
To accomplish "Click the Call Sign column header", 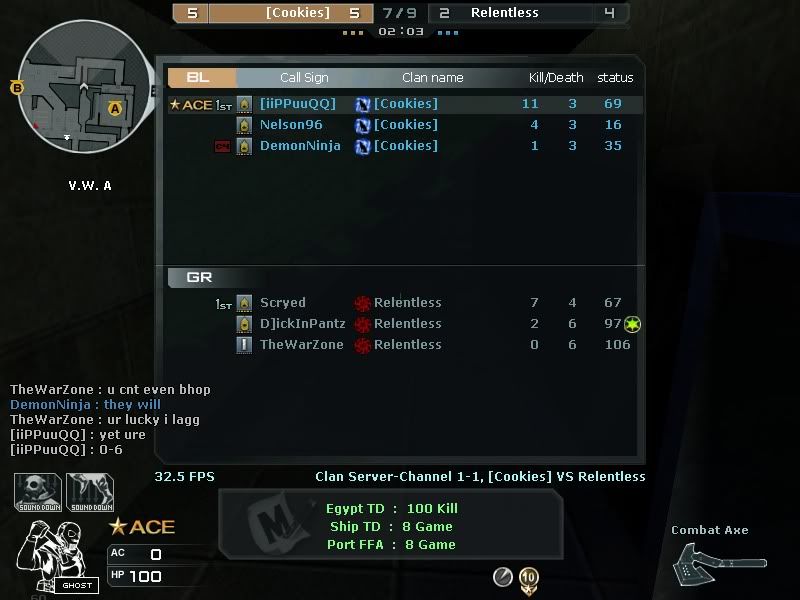I will click(304, 78).
